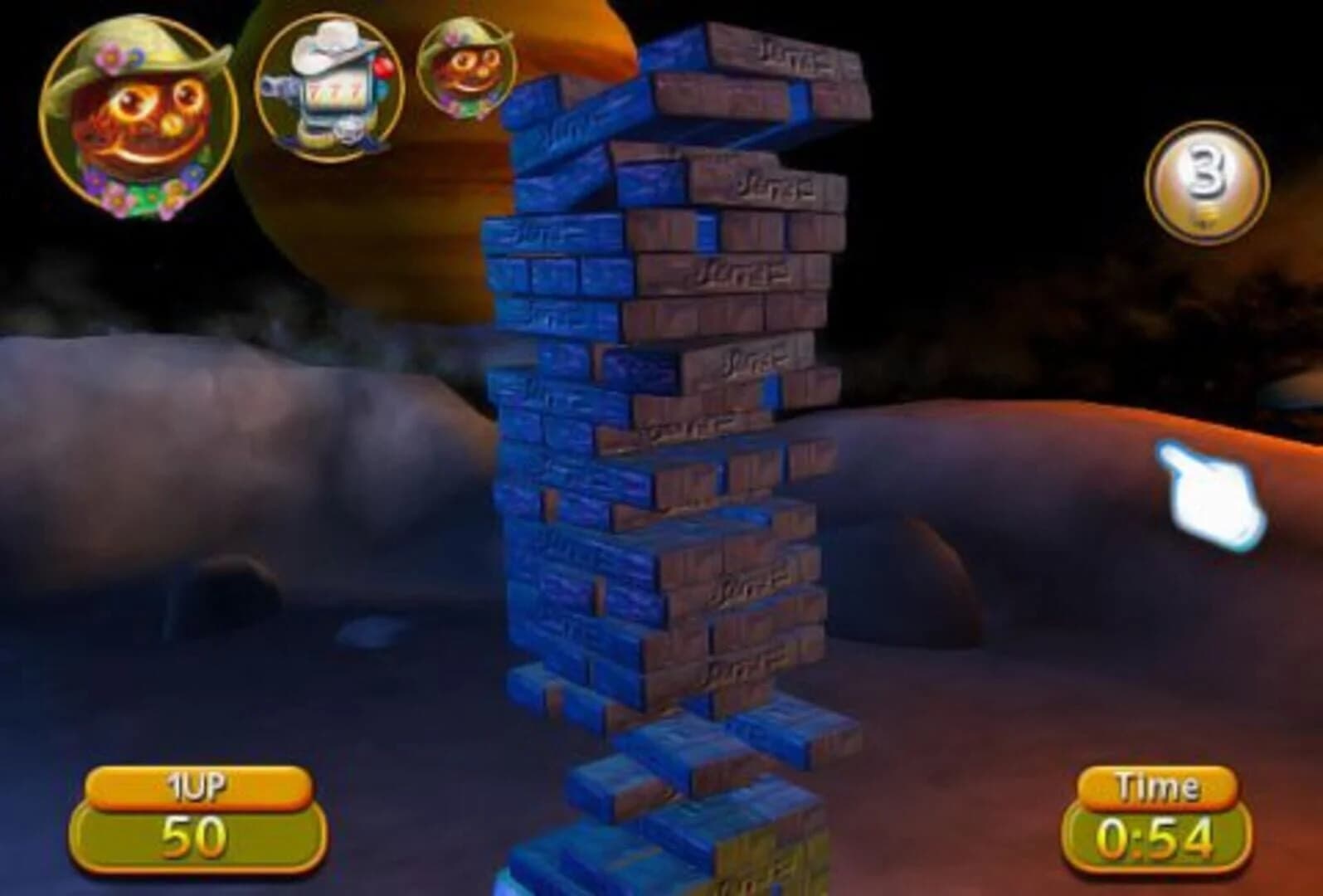This screenshot has height=896, width=1323.
Task: Toggle the 1UP score panel
Action: tap(199, 830)
